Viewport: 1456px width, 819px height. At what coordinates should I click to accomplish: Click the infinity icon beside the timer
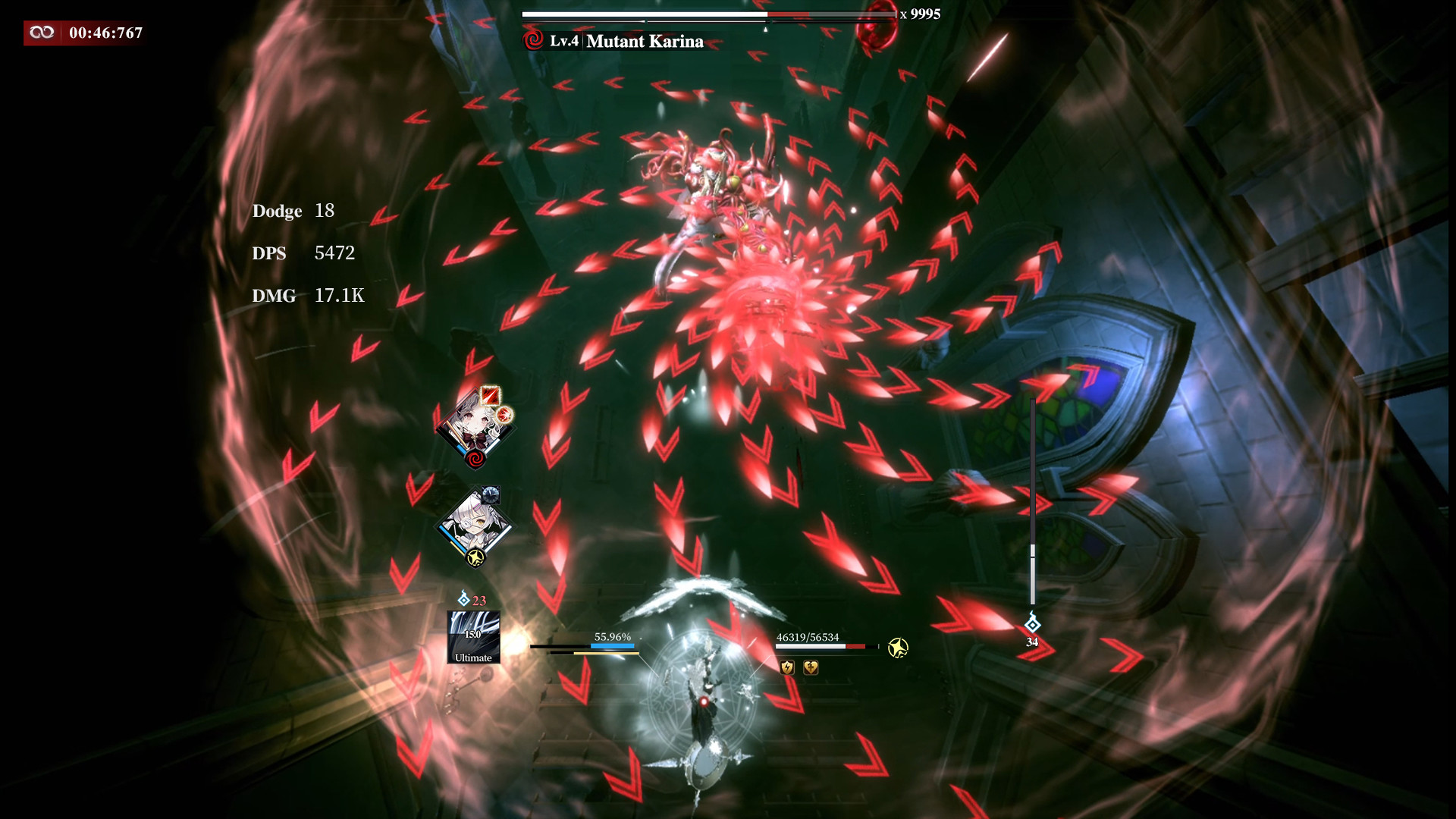click(43, 33)
